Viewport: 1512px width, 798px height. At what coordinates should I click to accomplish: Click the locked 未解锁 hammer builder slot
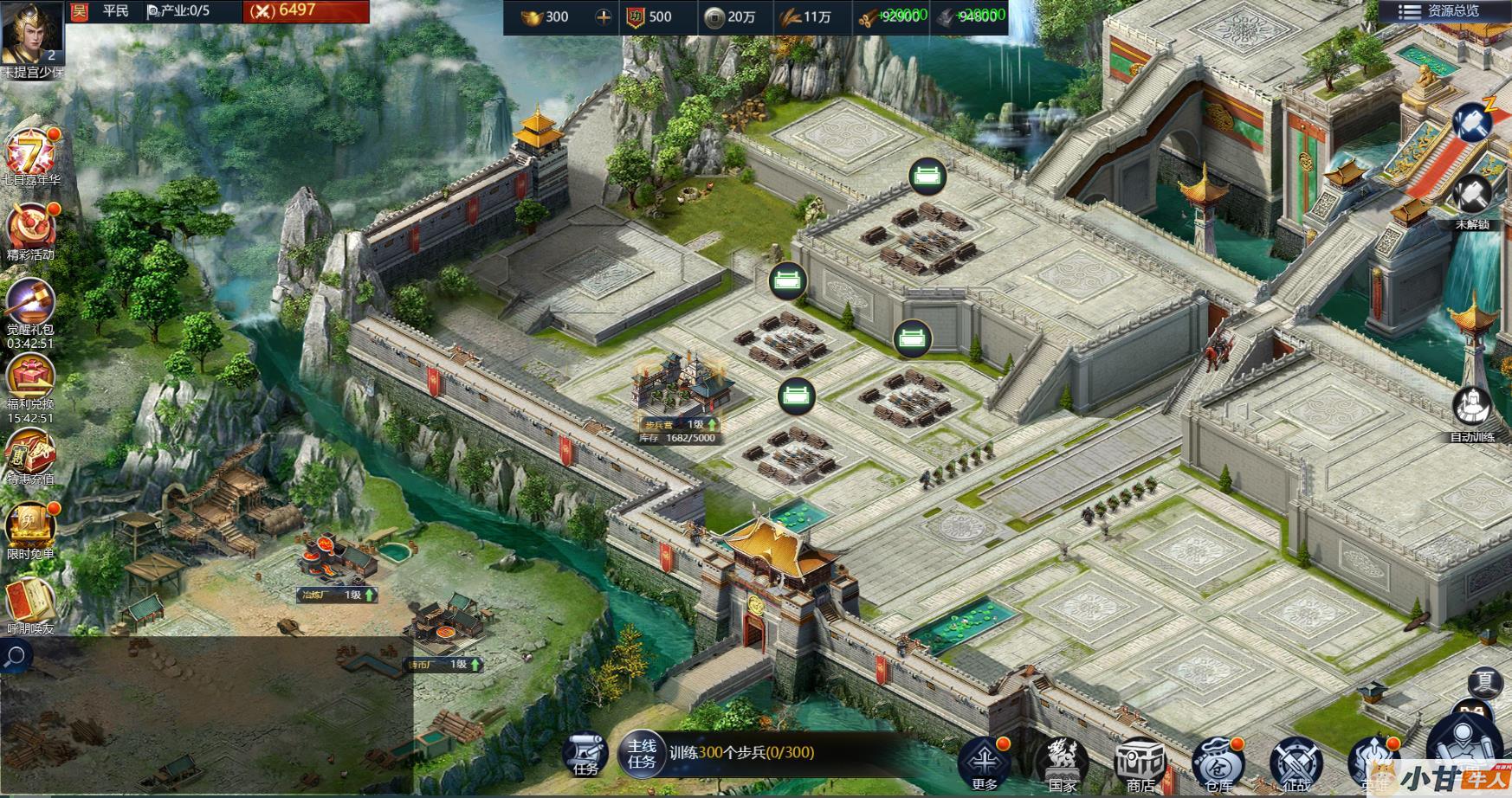(1471, 196)
